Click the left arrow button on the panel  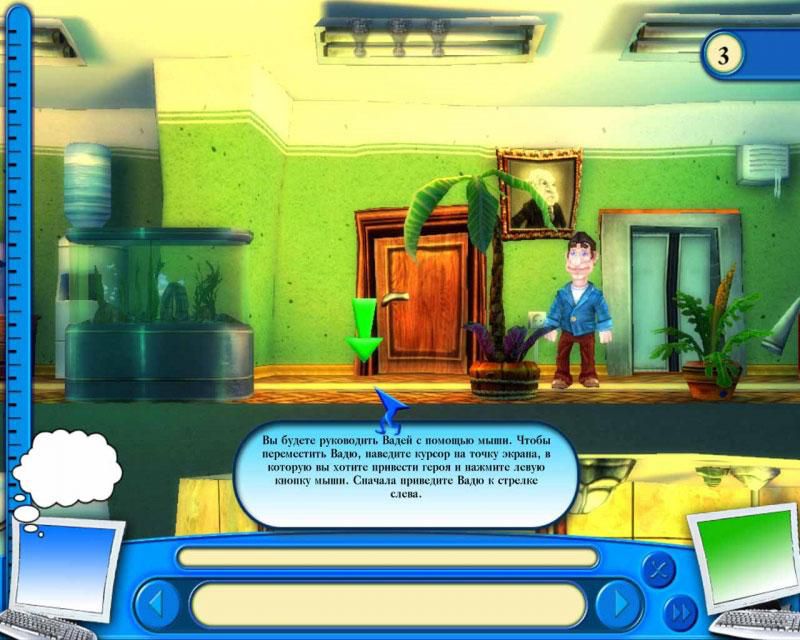(155, 604)
